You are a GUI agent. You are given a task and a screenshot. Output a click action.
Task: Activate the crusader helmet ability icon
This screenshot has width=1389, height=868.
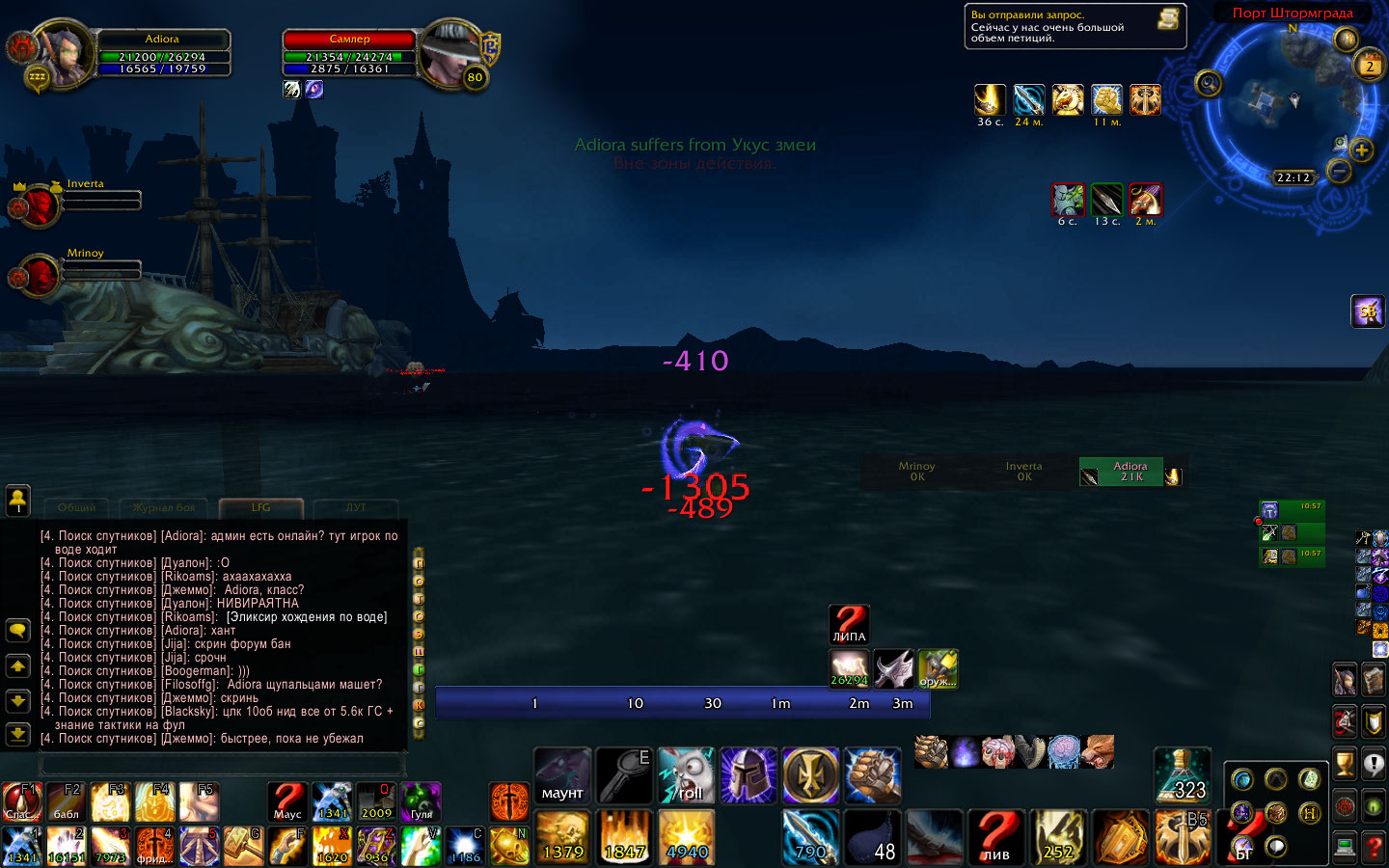pyautogui.click(x=748, y=776)
